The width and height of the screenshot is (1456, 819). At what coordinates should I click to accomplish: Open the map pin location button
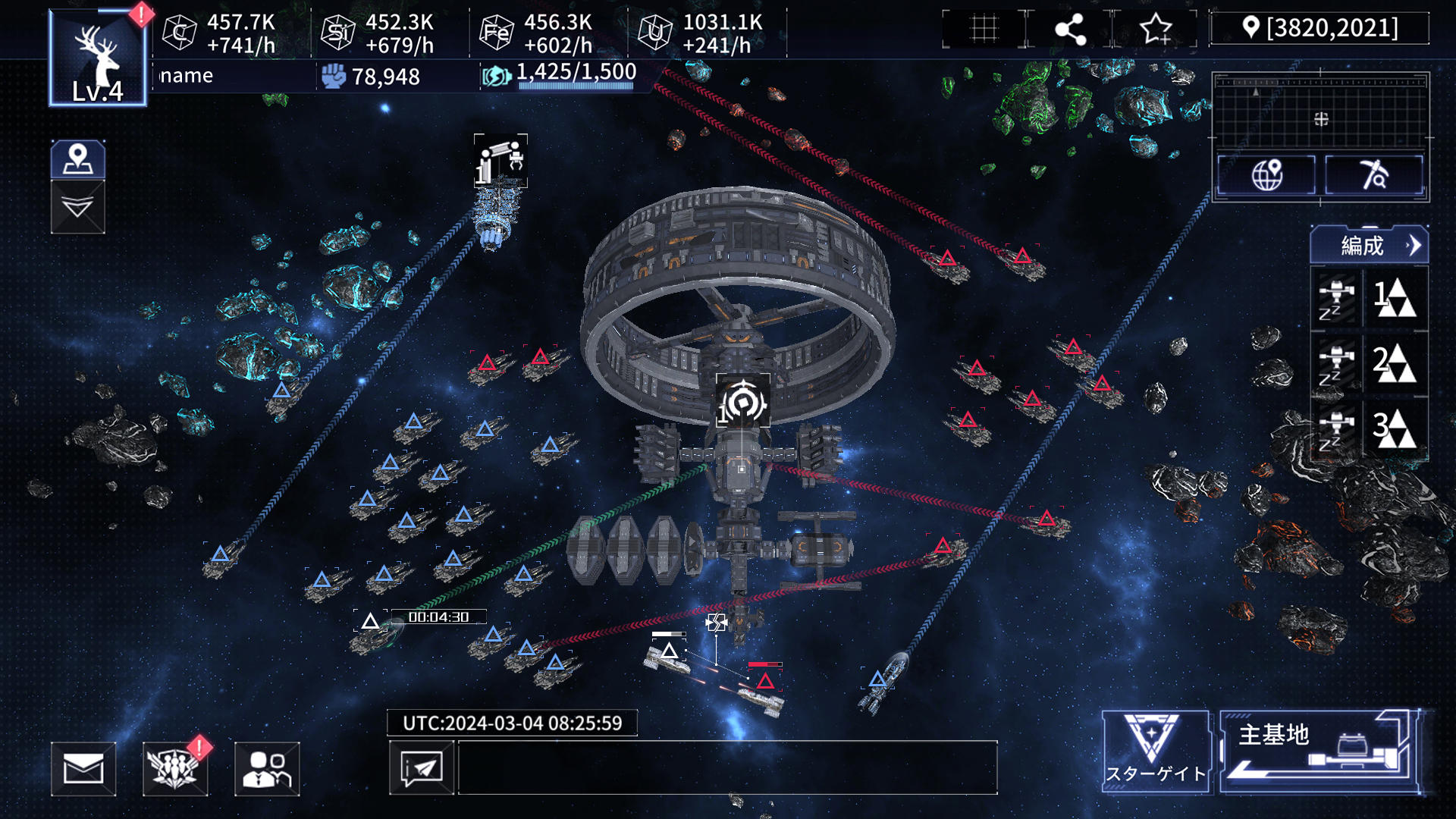[x=78, y=159]
